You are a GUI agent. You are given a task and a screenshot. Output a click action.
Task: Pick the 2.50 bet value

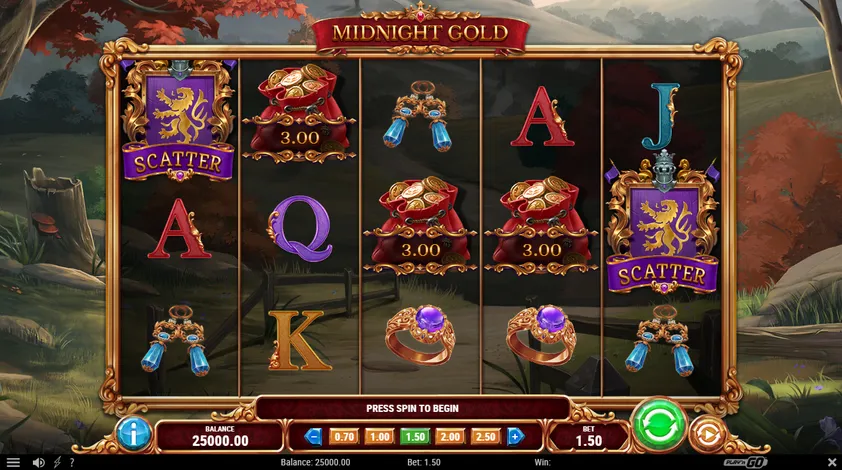[484, 436]
